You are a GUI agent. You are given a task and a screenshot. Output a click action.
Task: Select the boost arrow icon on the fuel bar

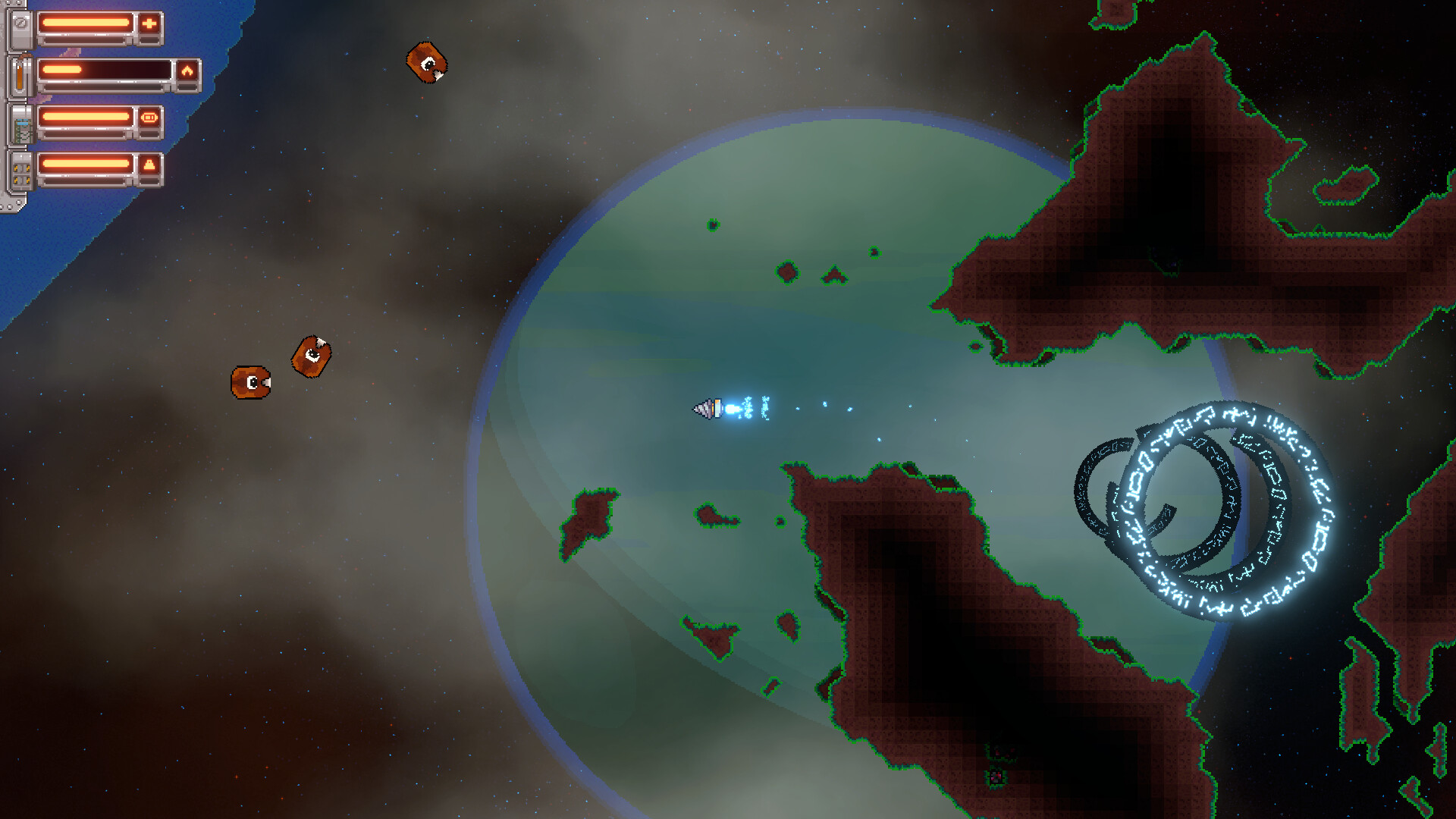tap(189, 71)
